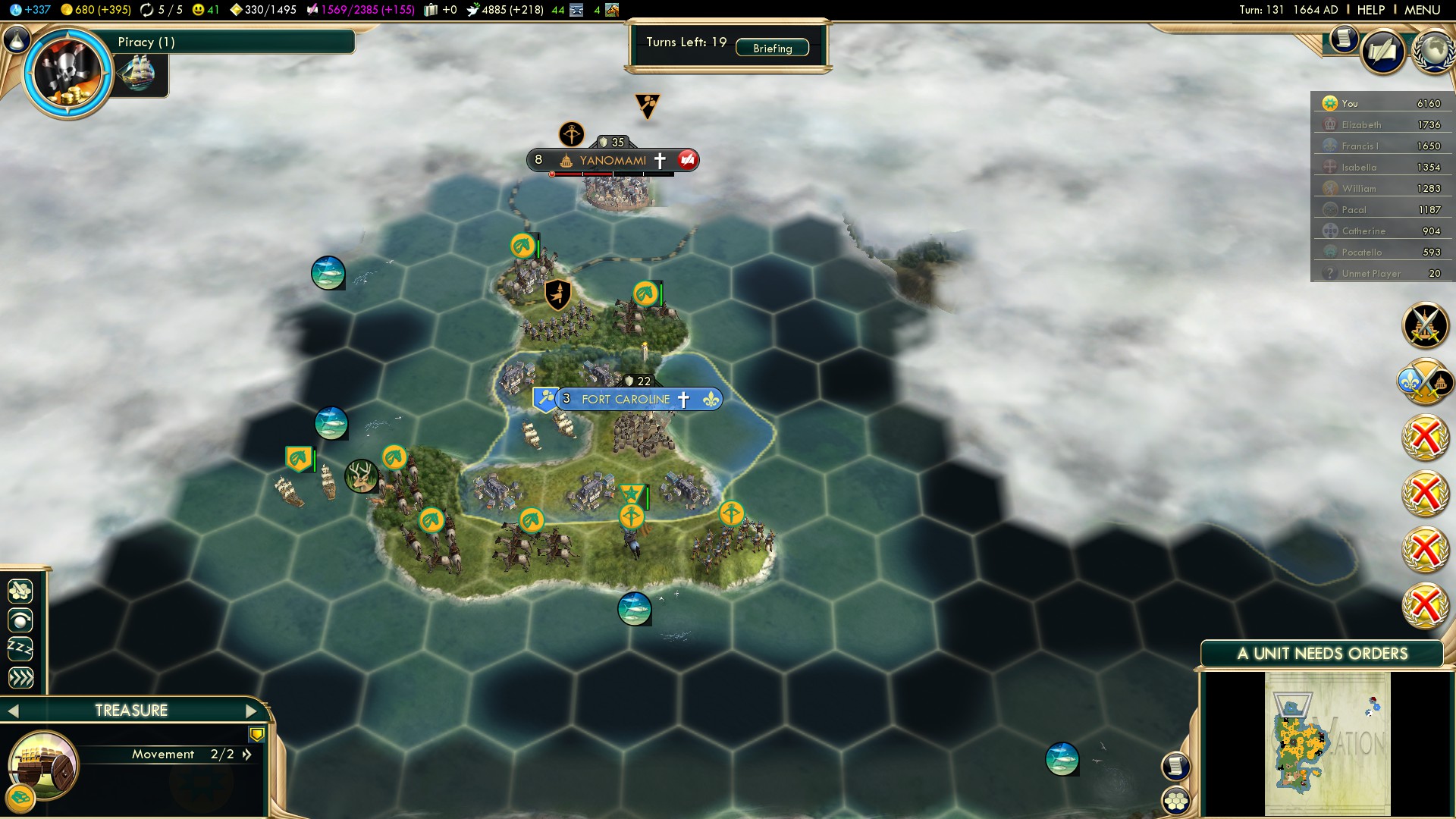Open the quill and scroll advisor button
The width and height of the screenshot is (1456, 819).
tap(1383, 52)
